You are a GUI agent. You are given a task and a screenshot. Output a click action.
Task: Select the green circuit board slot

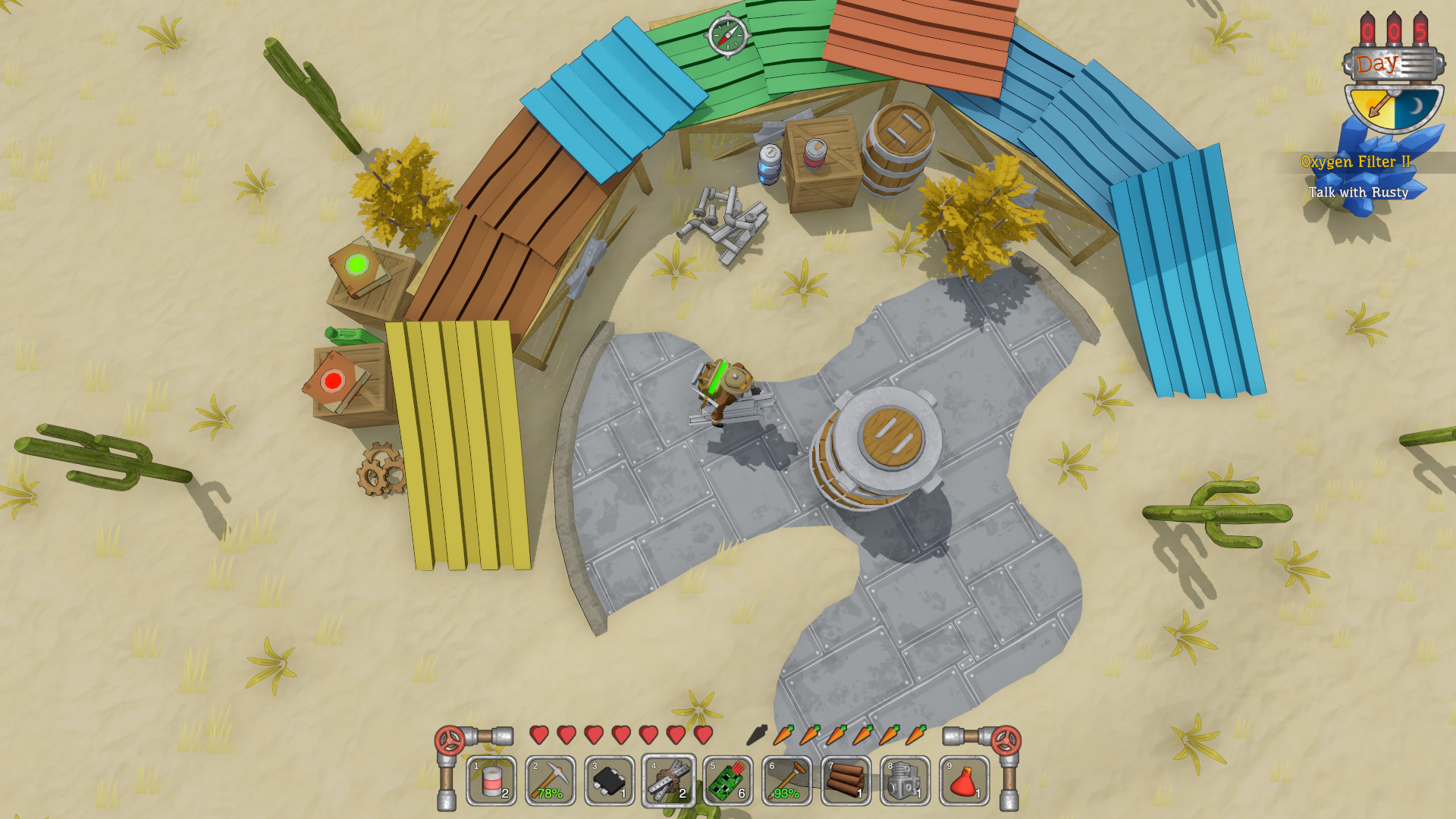[728, 780]
